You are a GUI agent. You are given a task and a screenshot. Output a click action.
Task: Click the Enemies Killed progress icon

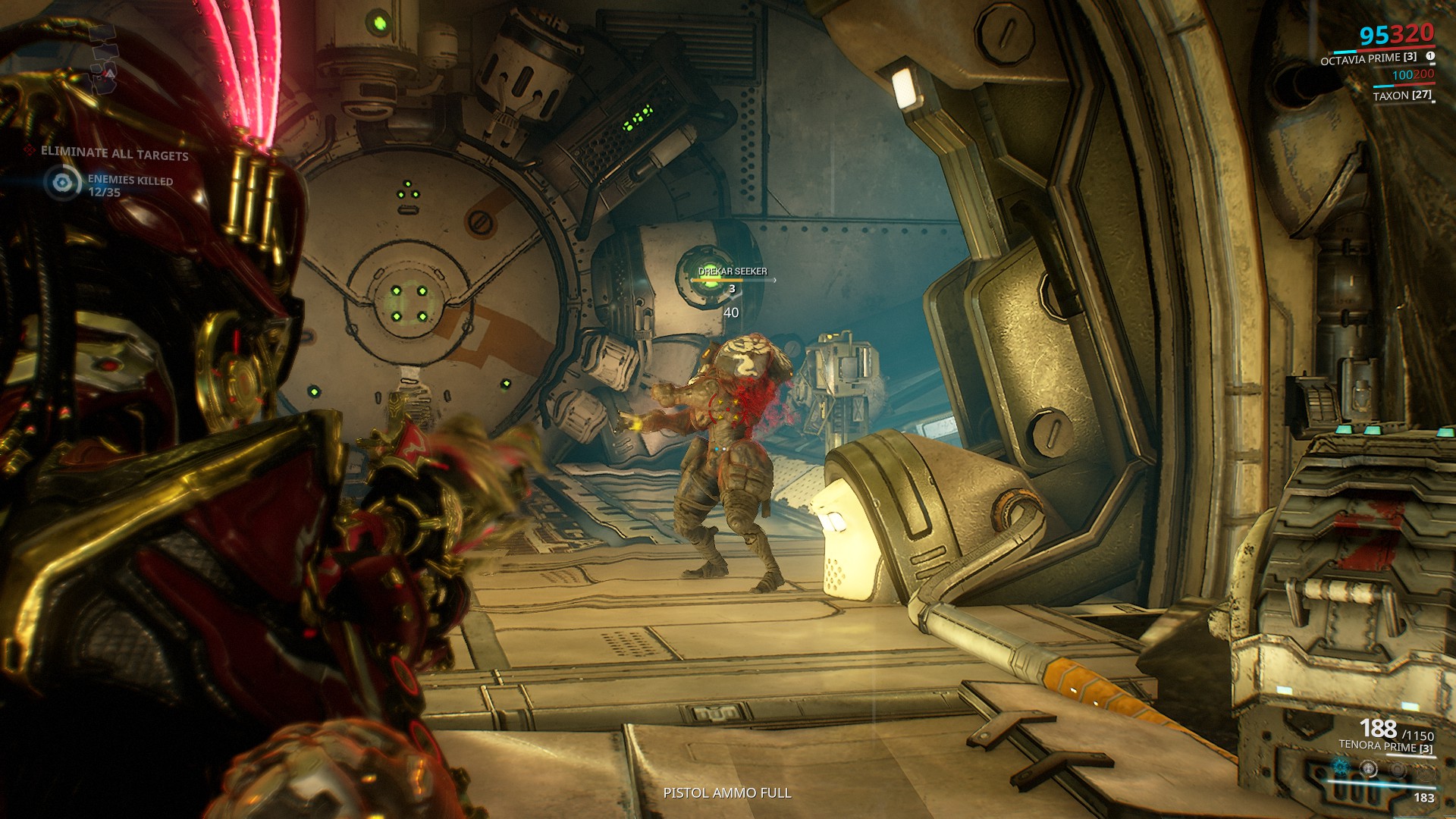[x=63, y=183]
